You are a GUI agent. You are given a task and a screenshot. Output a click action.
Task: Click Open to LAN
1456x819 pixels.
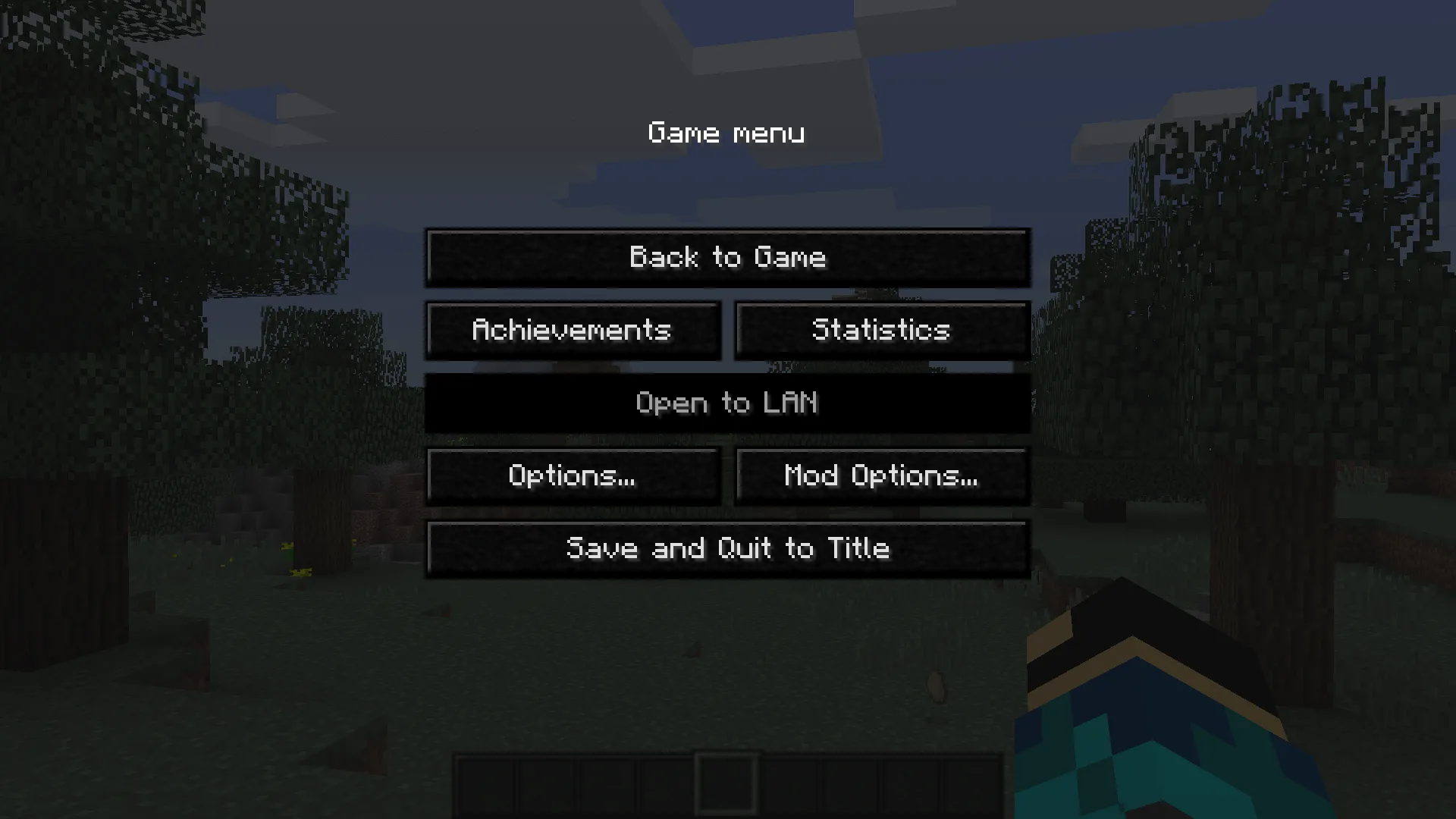click(728, 403)
